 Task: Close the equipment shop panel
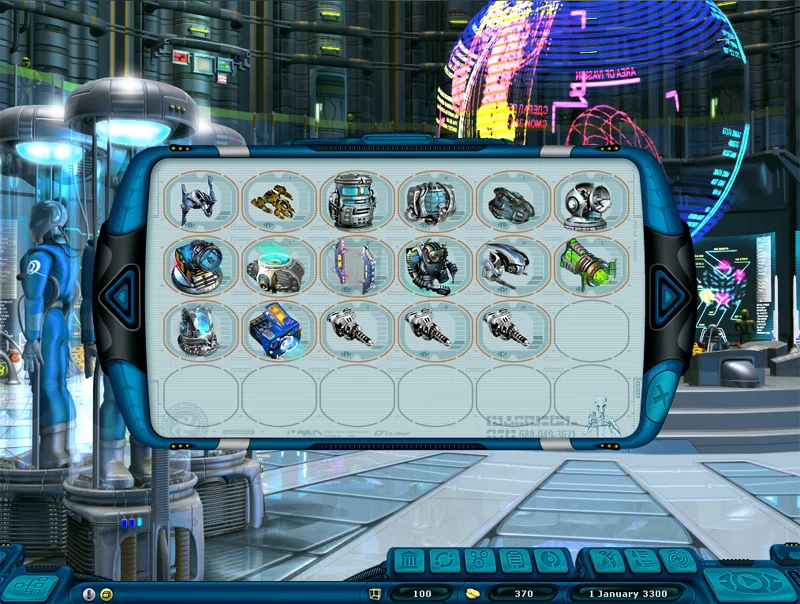click(661, 392)
